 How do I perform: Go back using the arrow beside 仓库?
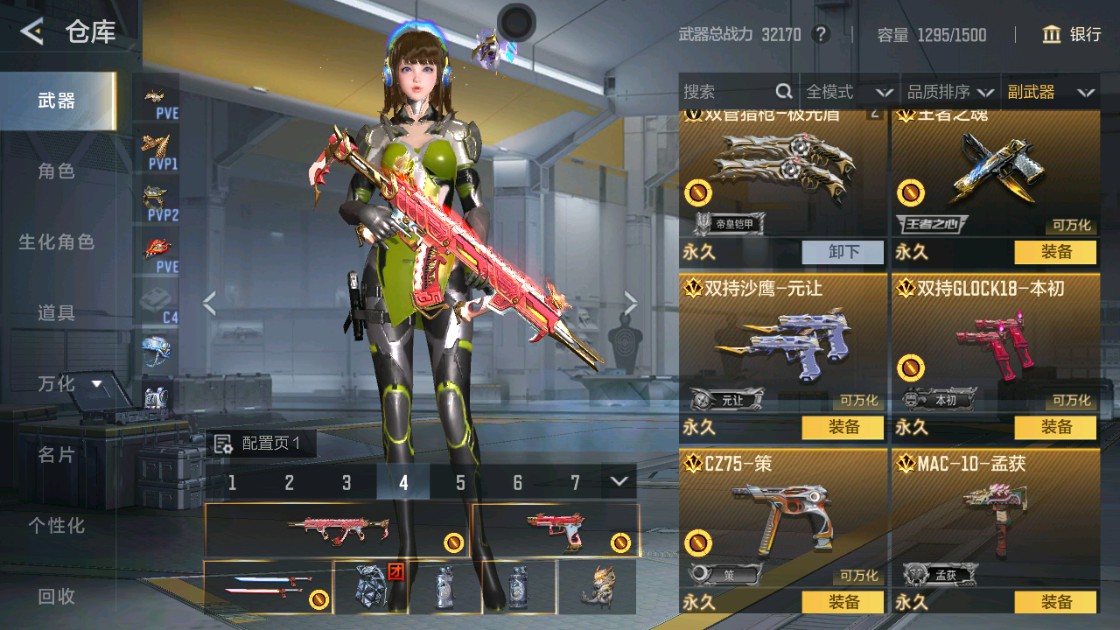click(32, 32)
